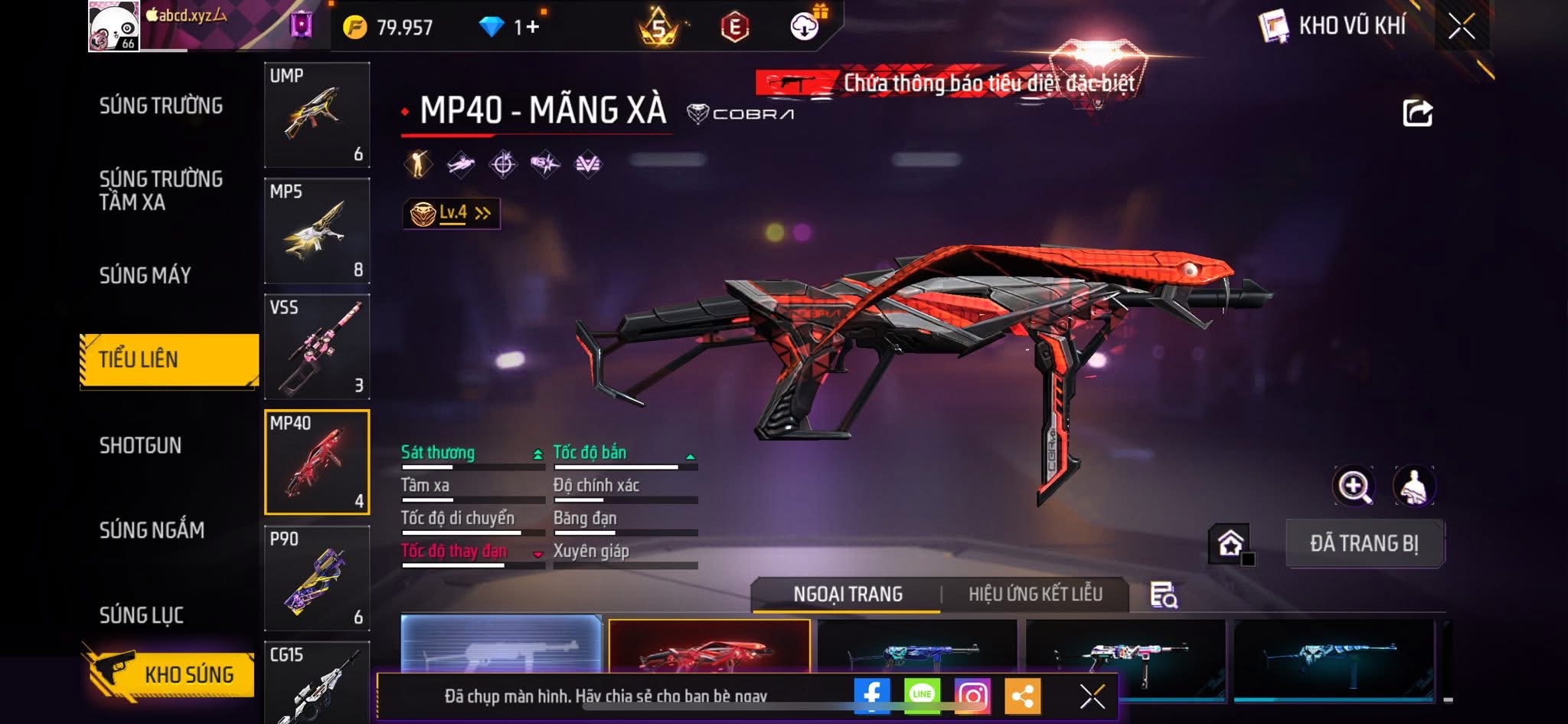1568x724 pixels.
Task: Select the MP5 weapon tile
Action: click(317, 231)
